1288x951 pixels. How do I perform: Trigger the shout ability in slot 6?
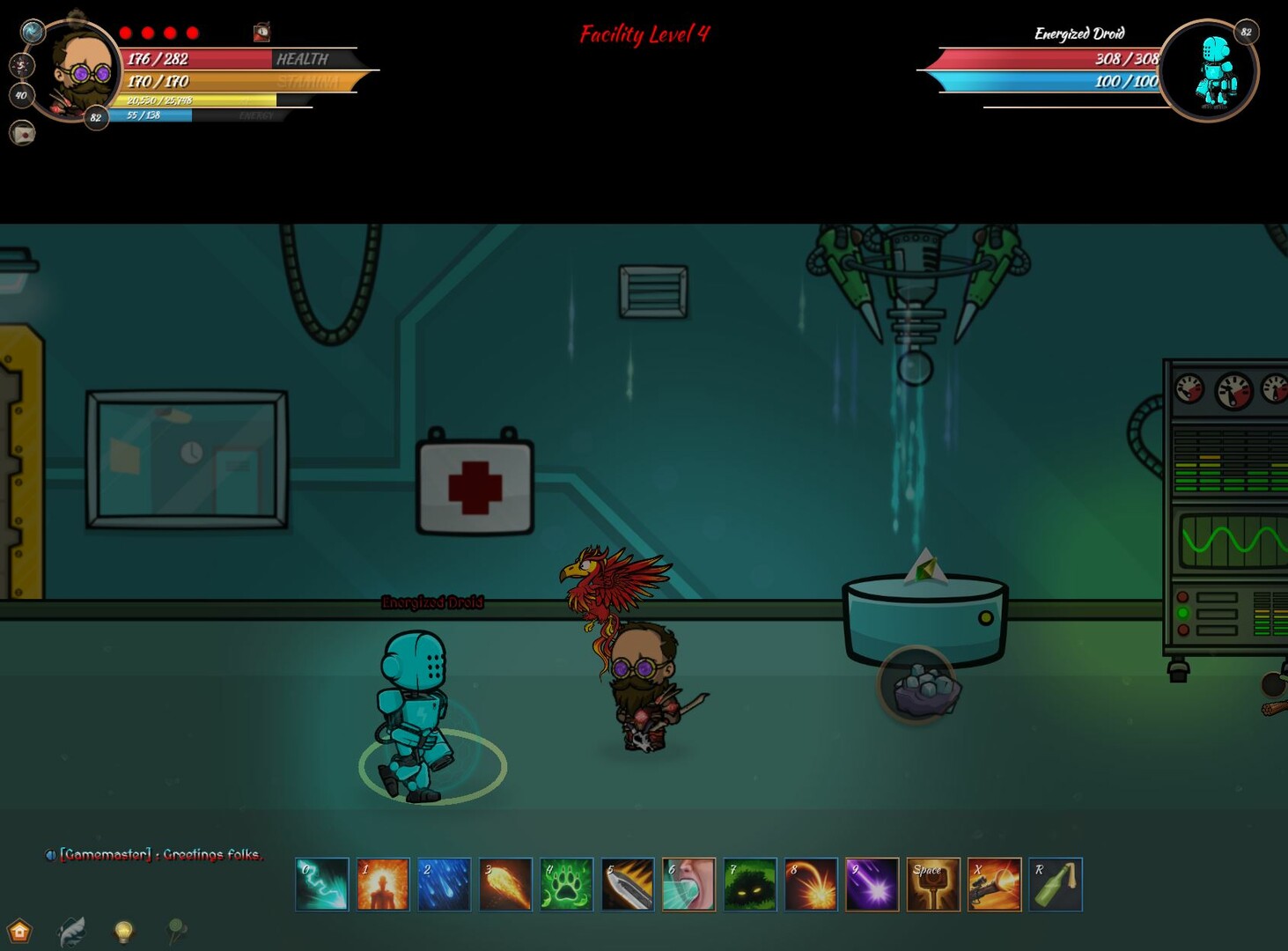coord(688,885)
